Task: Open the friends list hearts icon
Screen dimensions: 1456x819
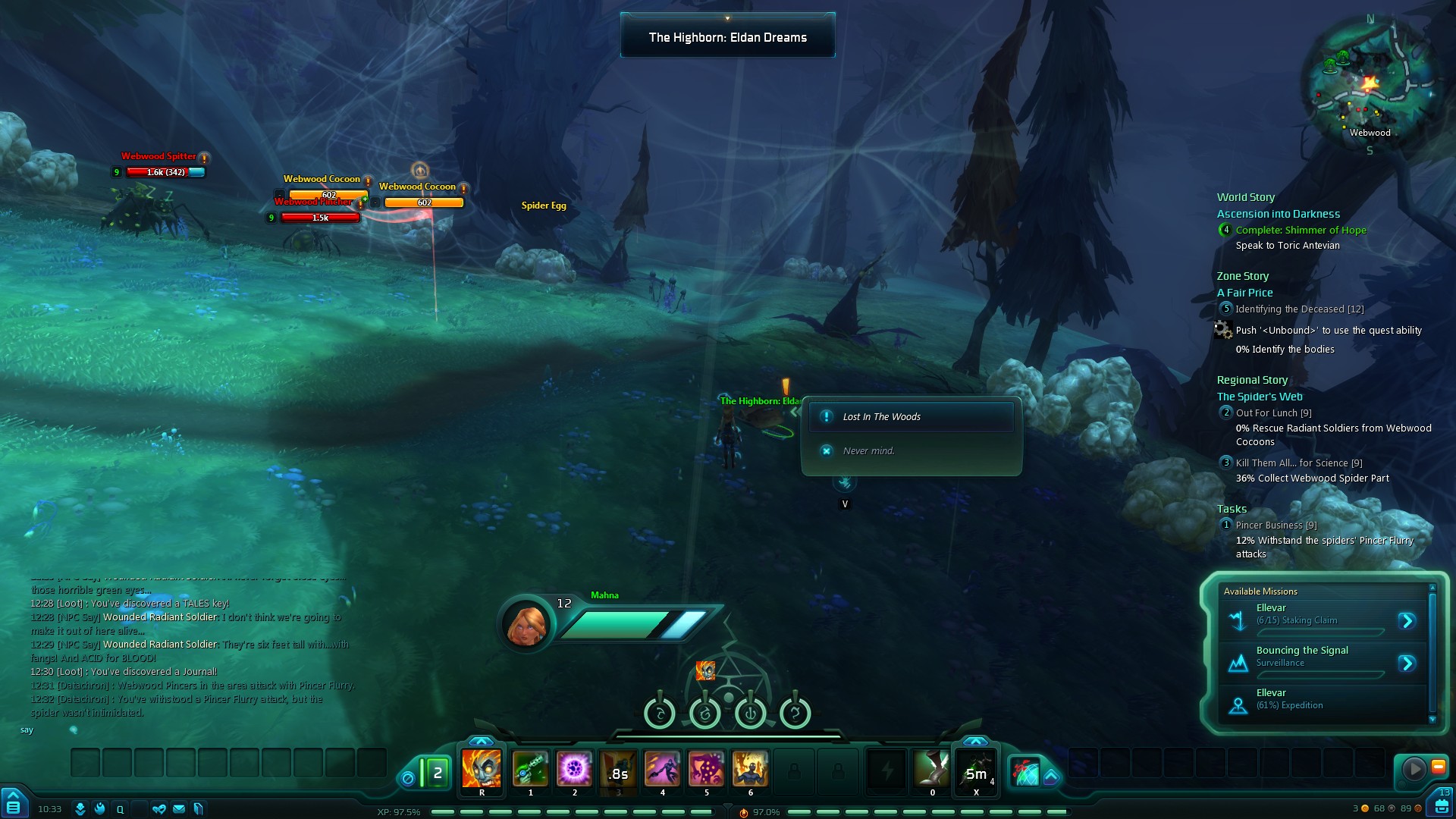Action: [x=159, y=809]
